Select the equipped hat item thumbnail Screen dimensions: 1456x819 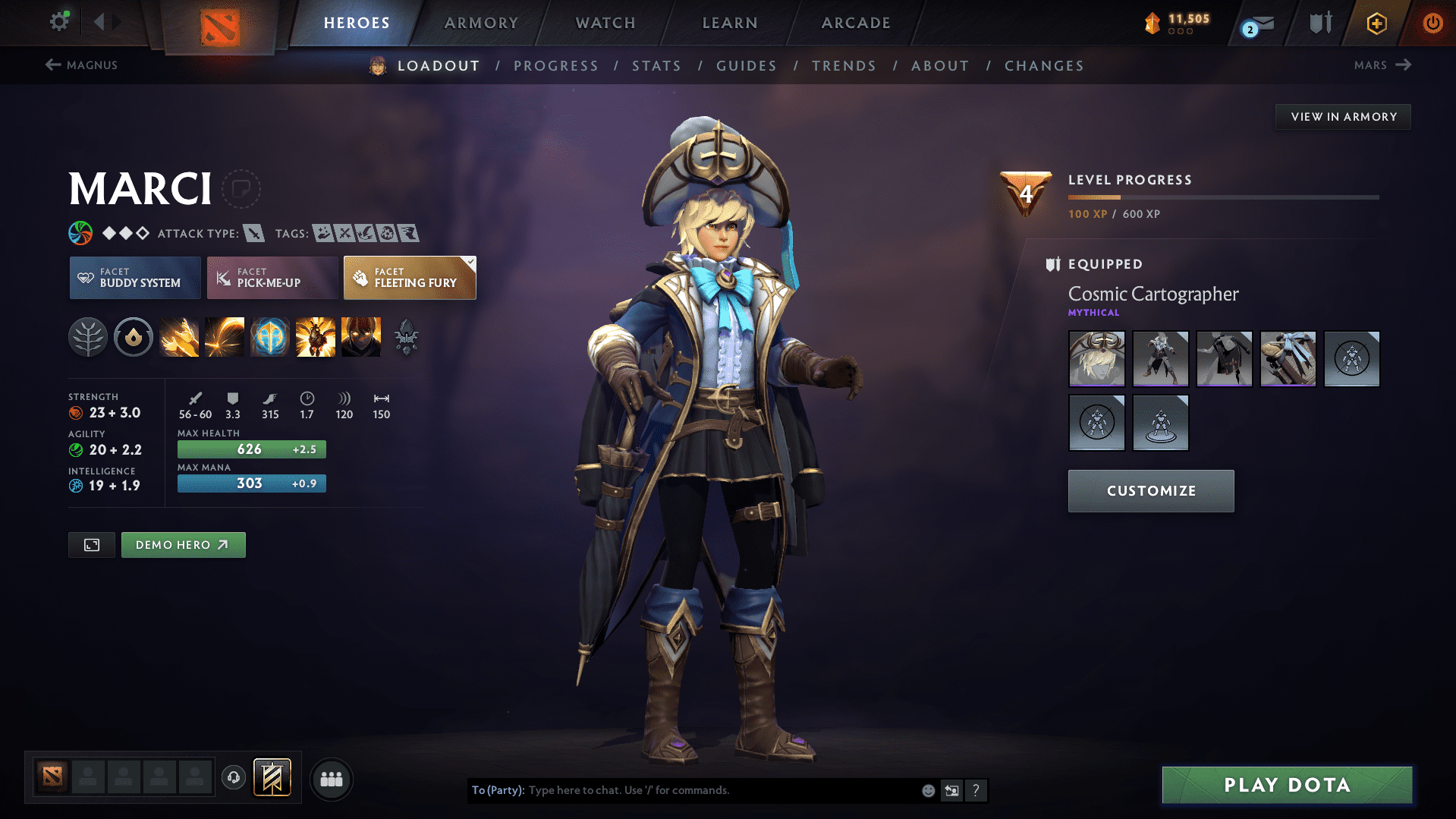pyautogui.click(x=1096, y=359)
